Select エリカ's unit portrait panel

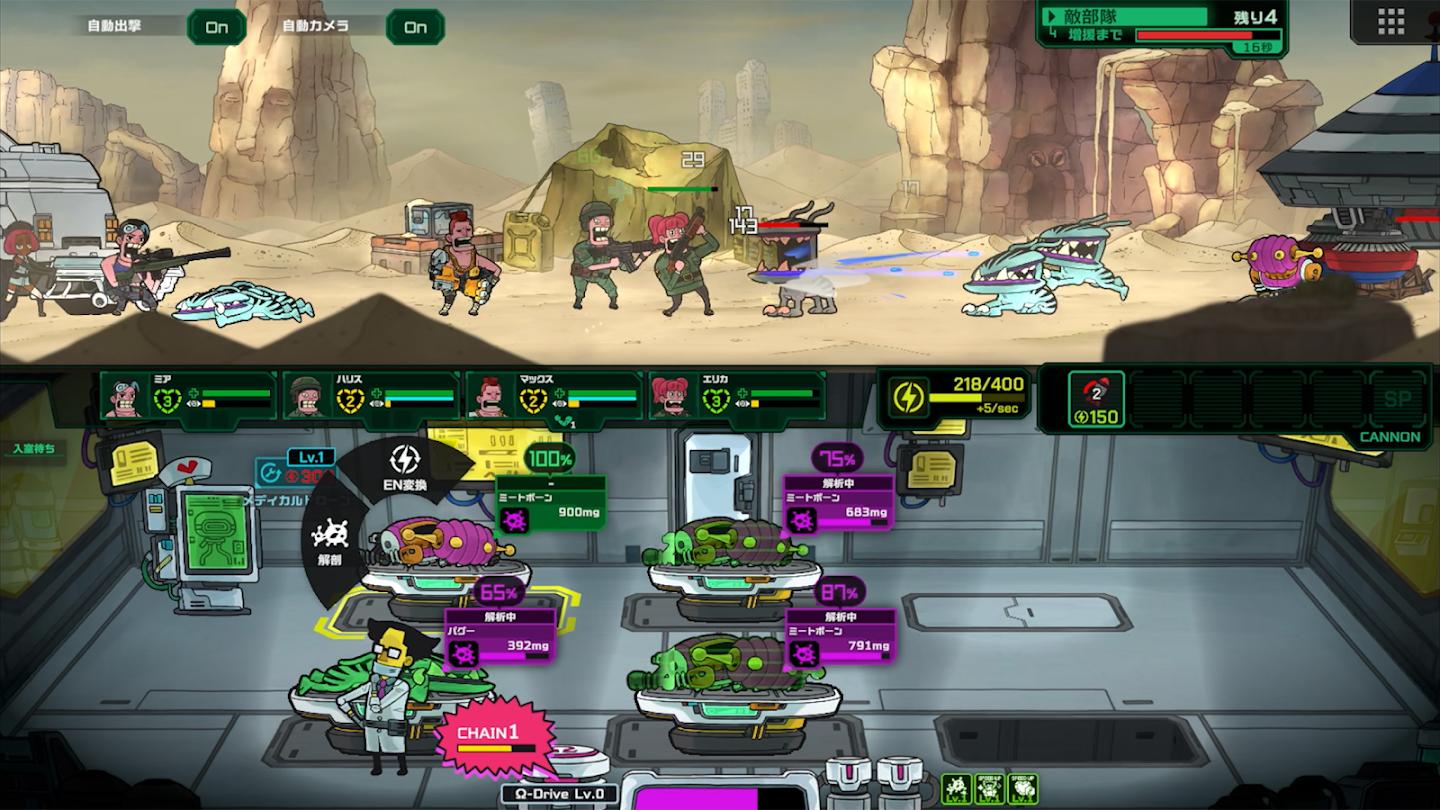(737, 396)
